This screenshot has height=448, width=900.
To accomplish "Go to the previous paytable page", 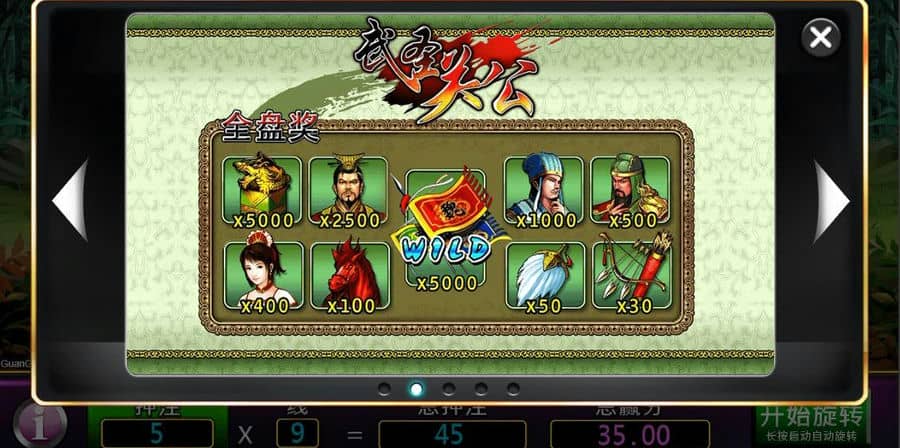I will [x=71, y=200].
